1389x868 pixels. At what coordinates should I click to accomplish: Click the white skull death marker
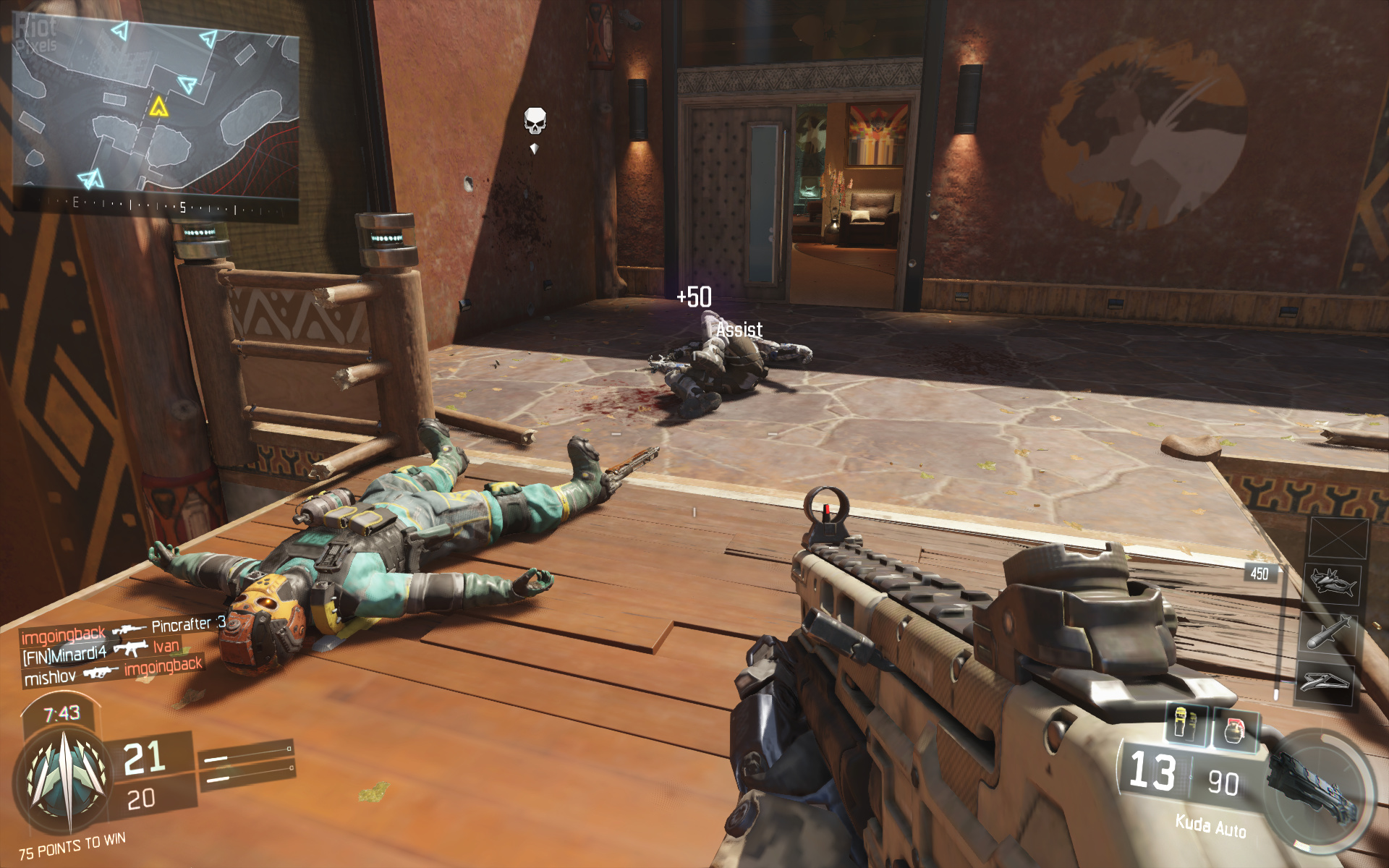pos(535,121)
